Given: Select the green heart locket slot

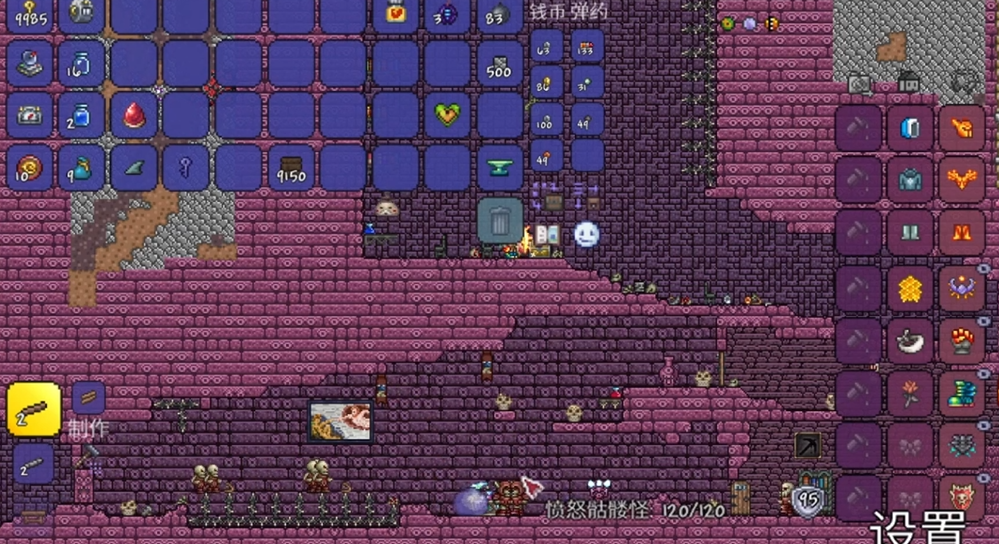Looking at the screenshot, I should click(447, 115).
